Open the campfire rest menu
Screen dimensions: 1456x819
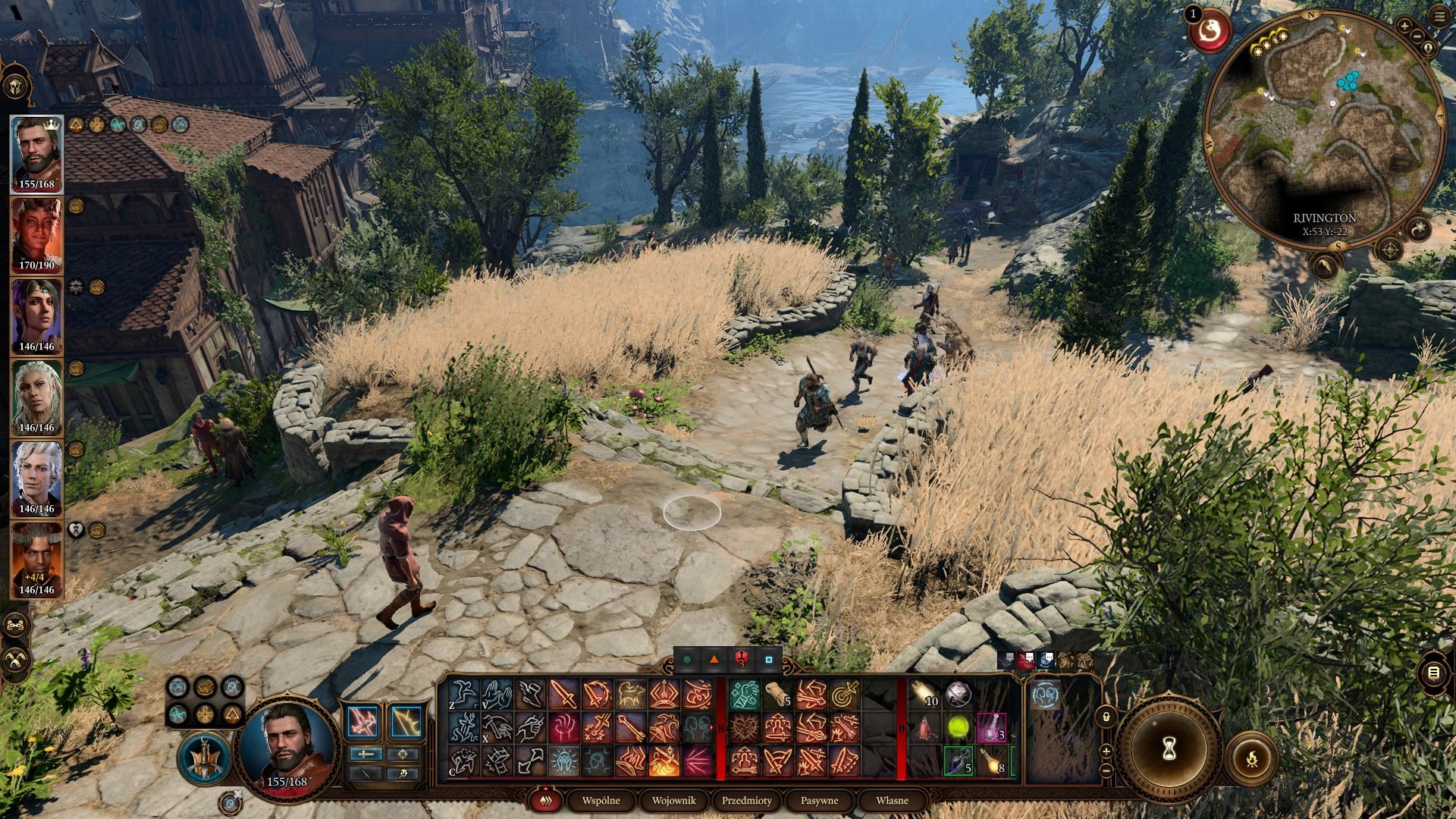click(x=1251, y=758)
